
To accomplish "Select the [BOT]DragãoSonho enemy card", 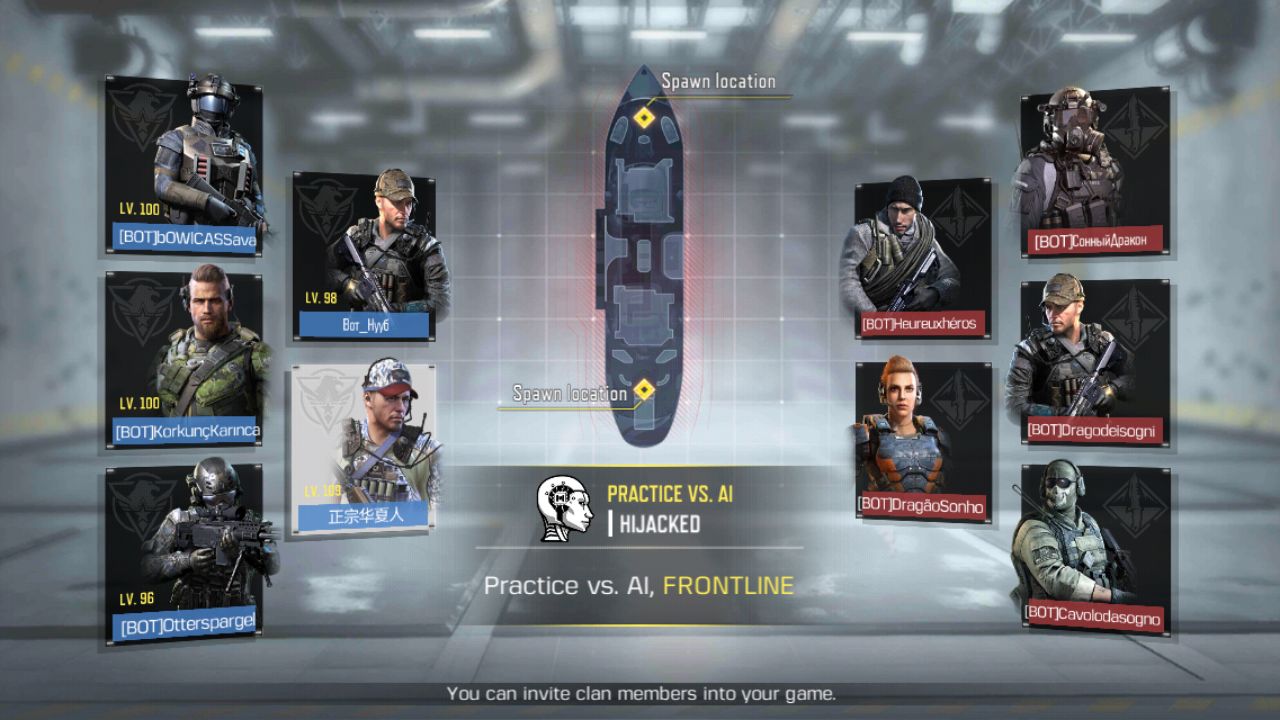I will [922, 440].
